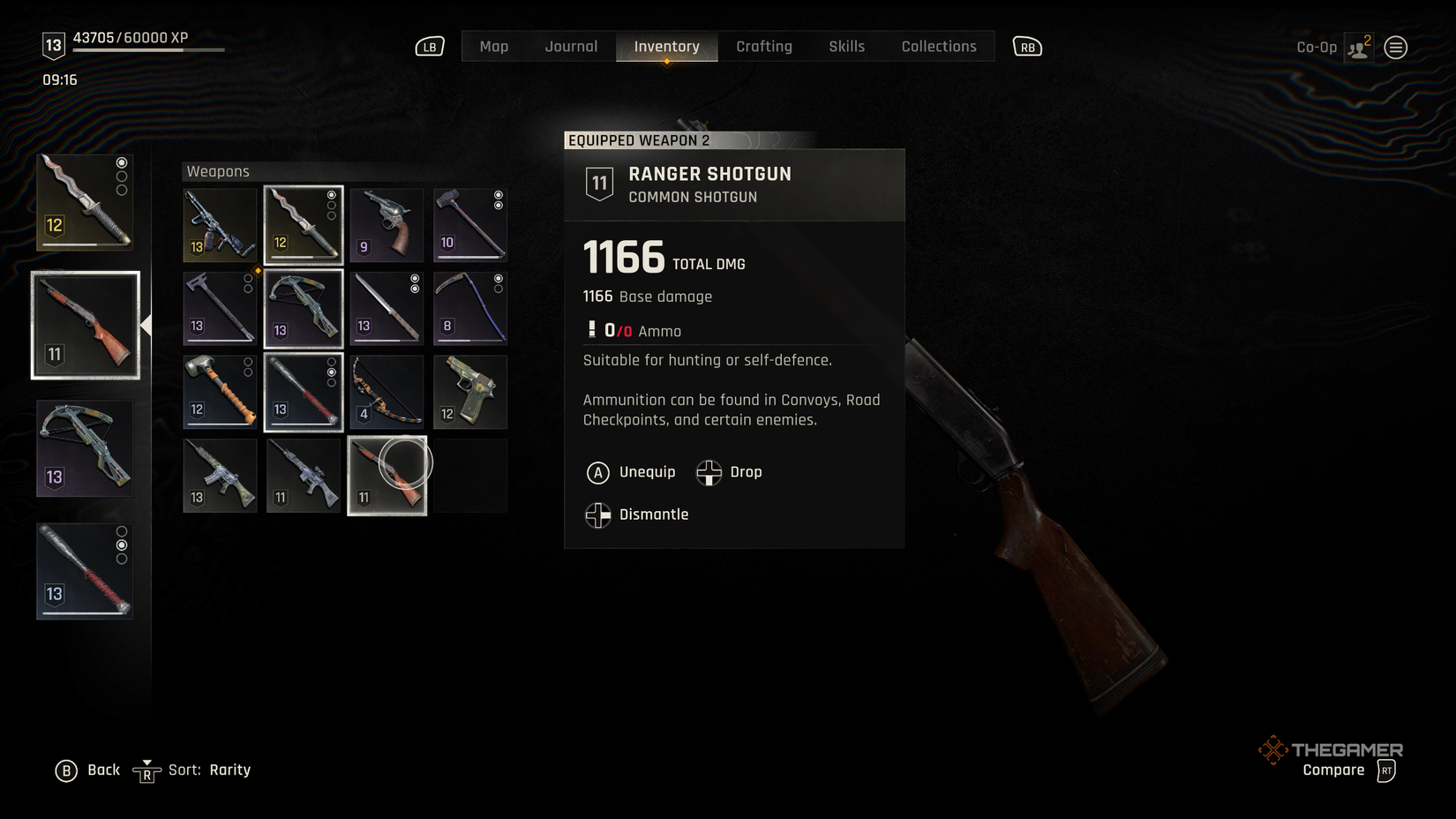The width and height of the screenshot is (1456, 819).
Task: Select the red-wrapped baseball bat weapon
Action: 303,391
